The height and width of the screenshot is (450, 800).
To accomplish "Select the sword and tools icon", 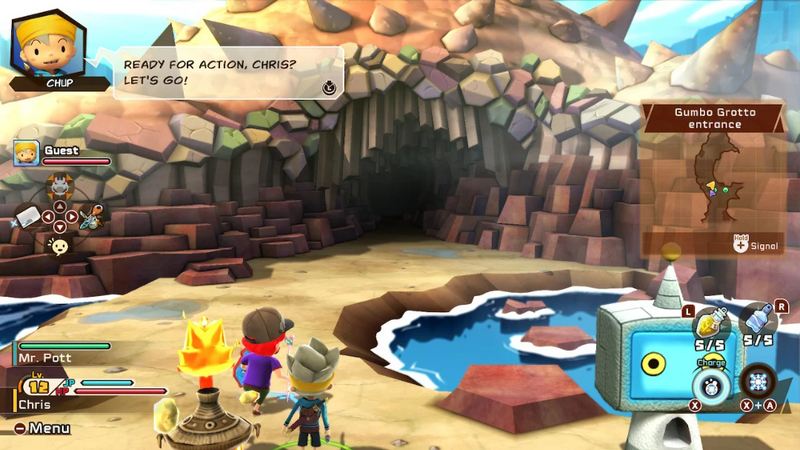I will [92, 213].
